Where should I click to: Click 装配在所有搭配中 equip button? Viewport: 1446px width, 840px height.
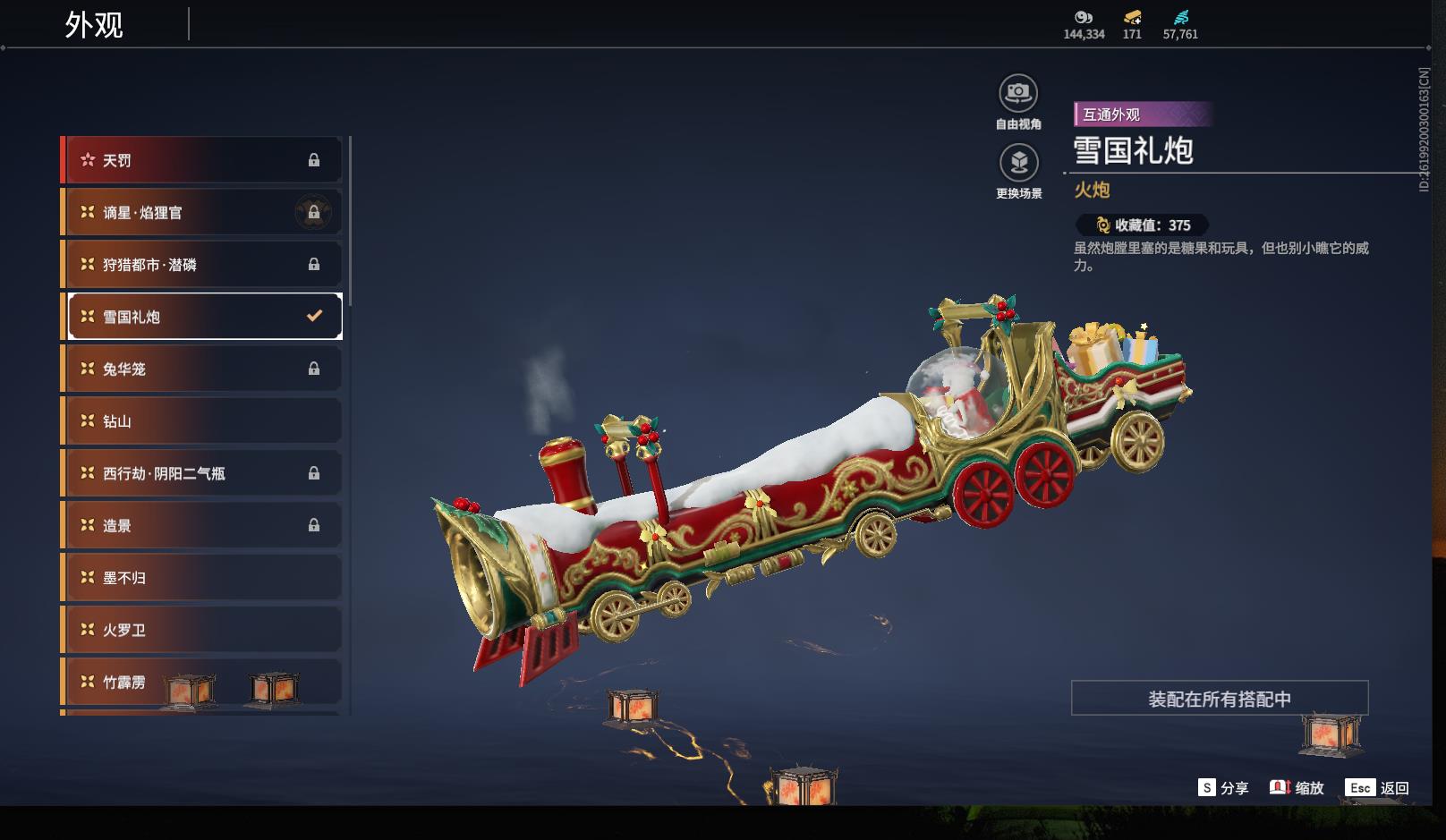[x=1219, y=699]
